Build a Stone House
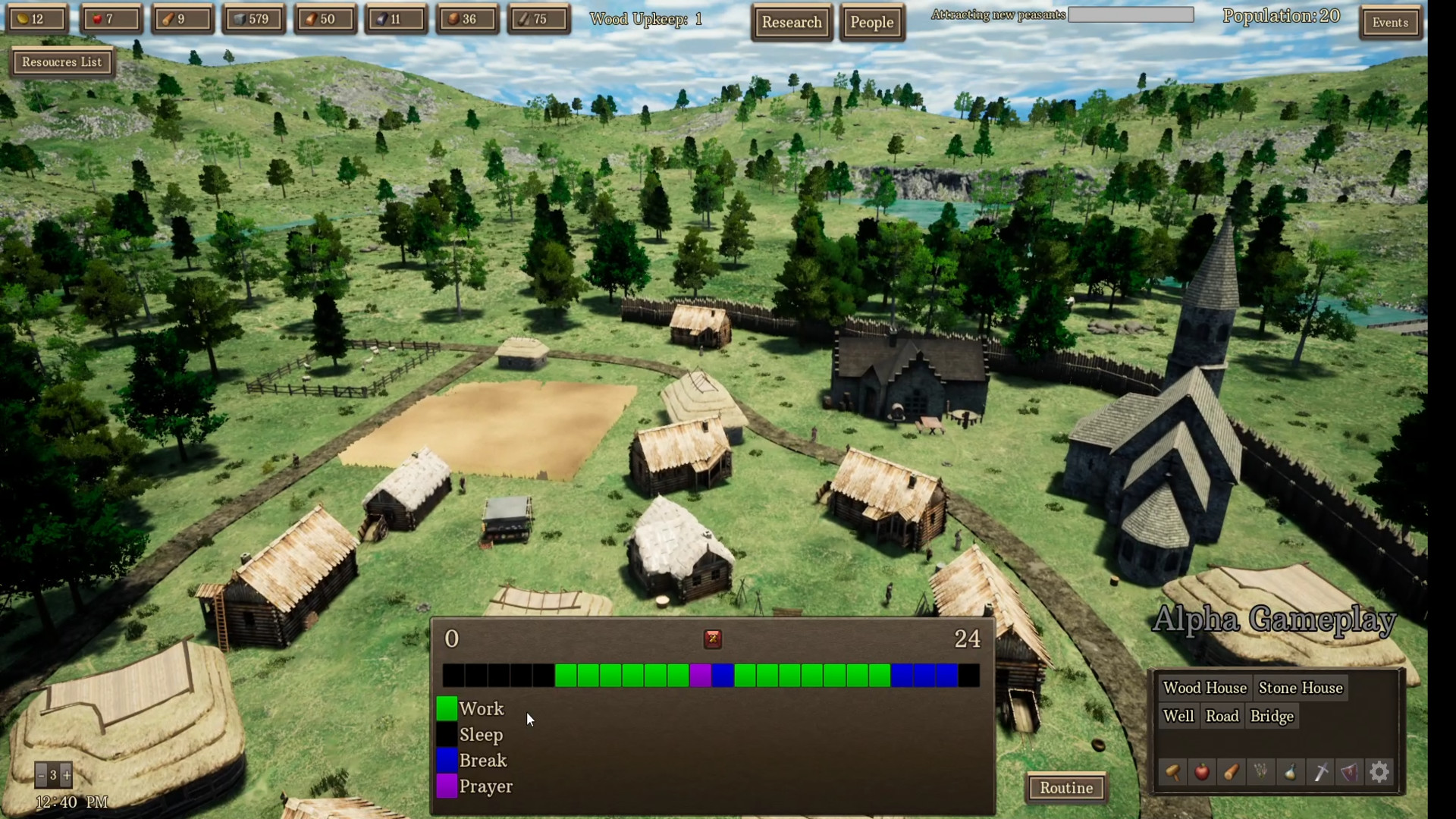The height and width of the screenshot is (819, 1456). click(1301, 688)
